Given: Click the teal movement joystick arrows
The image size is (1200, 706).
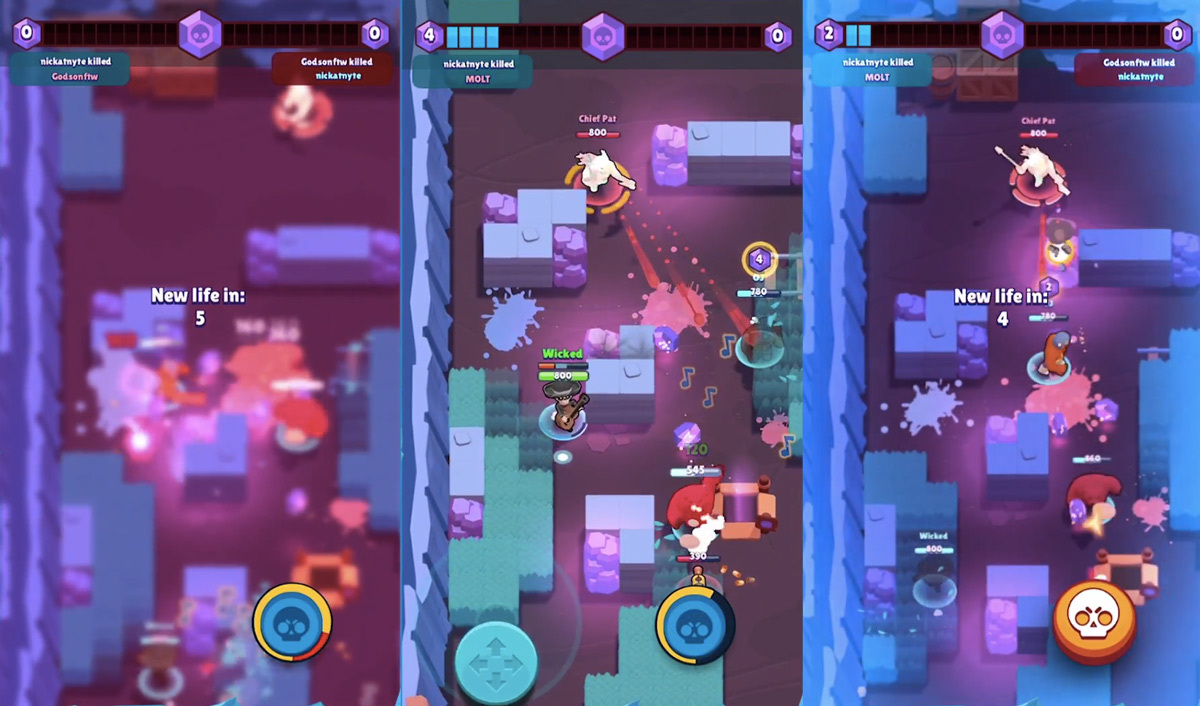Looking at the screenshot, I should [x=496, y=662].
